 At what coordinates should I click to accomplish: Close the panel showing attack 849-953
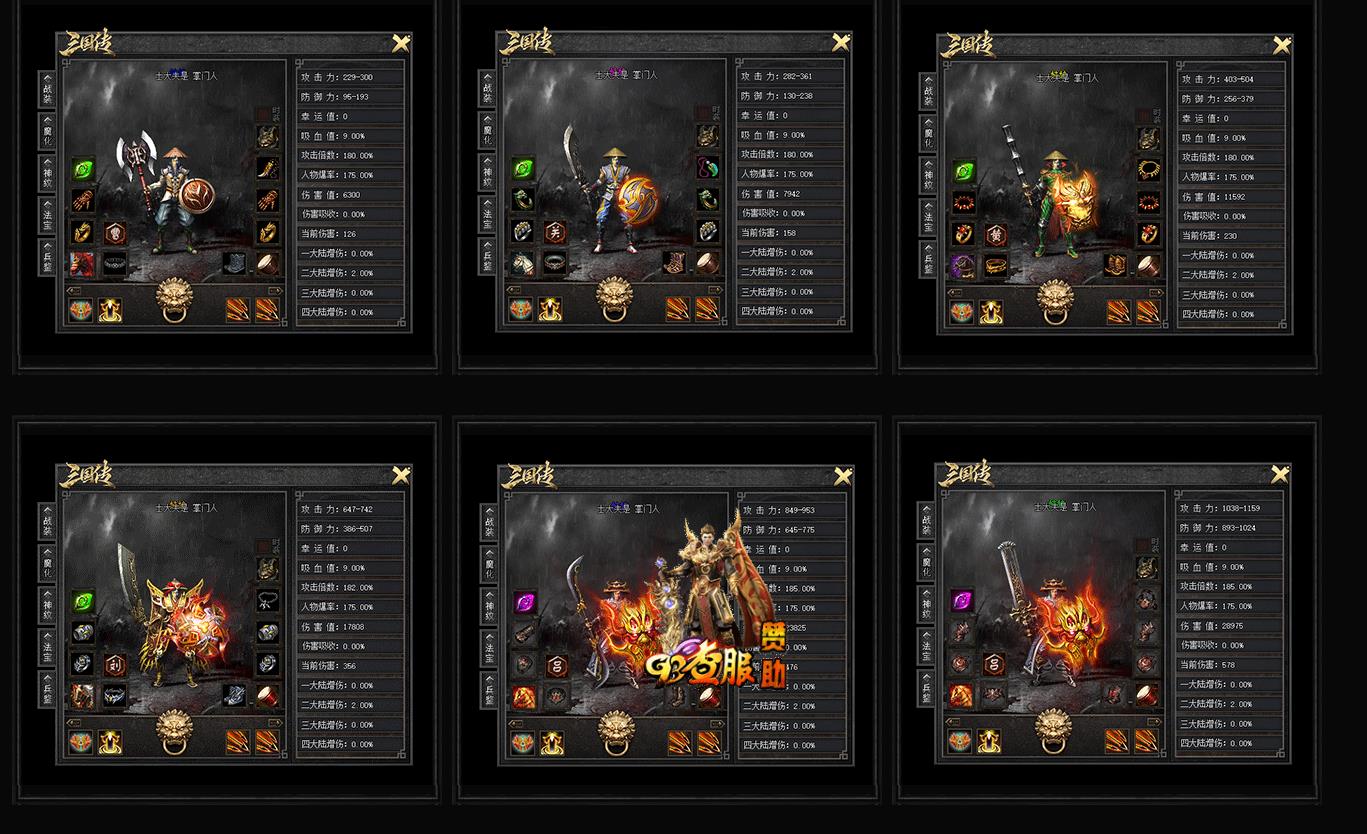point(841,475)
